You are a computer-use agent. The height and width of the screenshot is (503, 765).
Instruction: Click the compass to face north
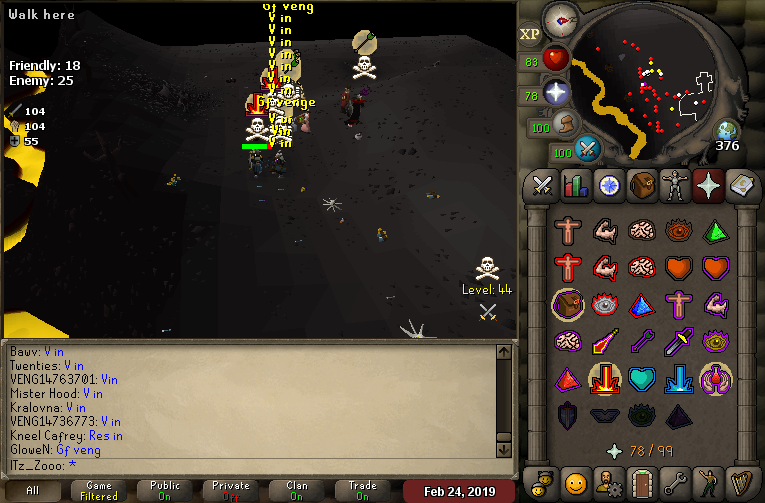coord(561,21)
